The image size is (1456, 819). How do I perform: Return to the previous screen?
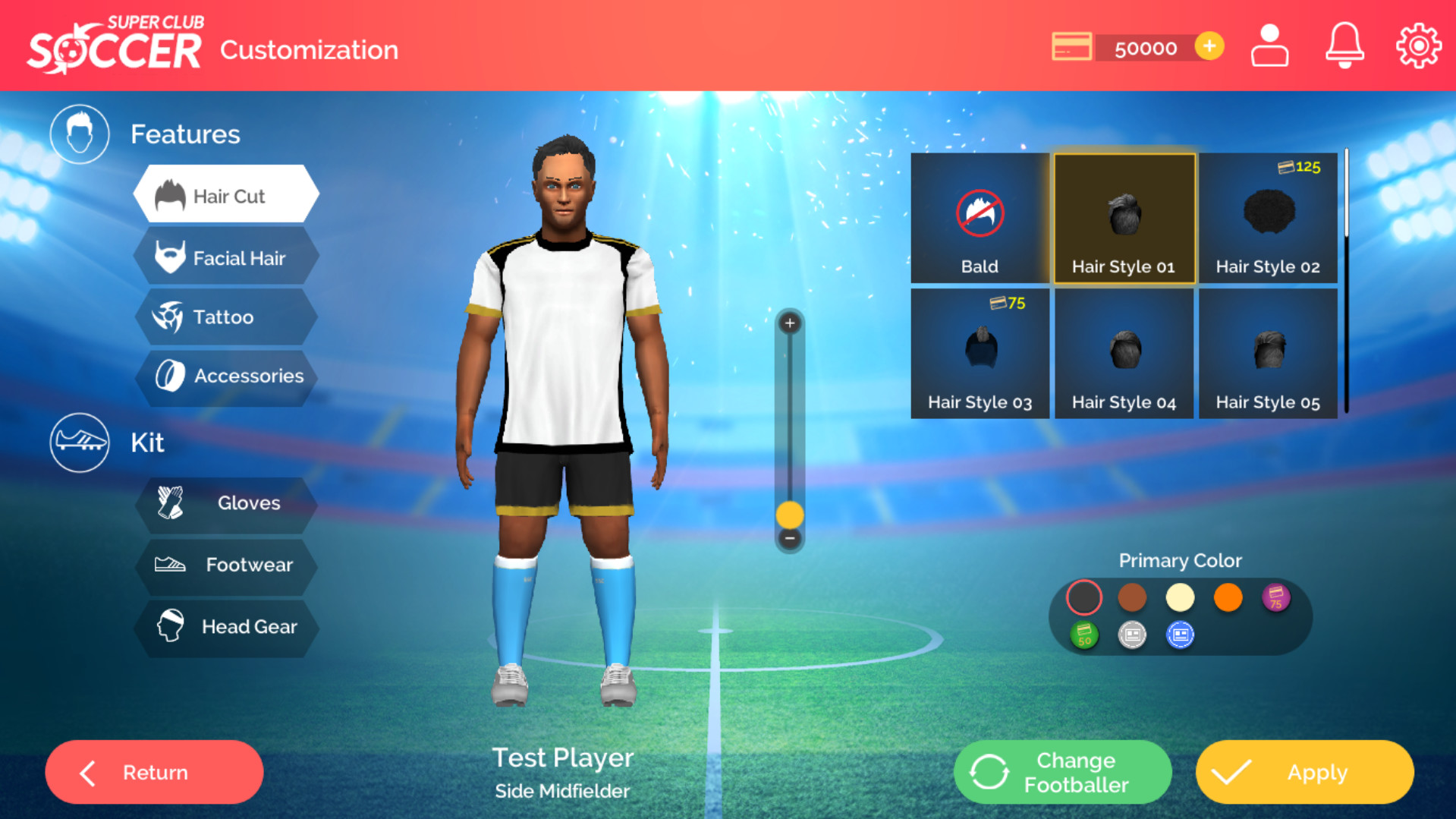point(154,773)
